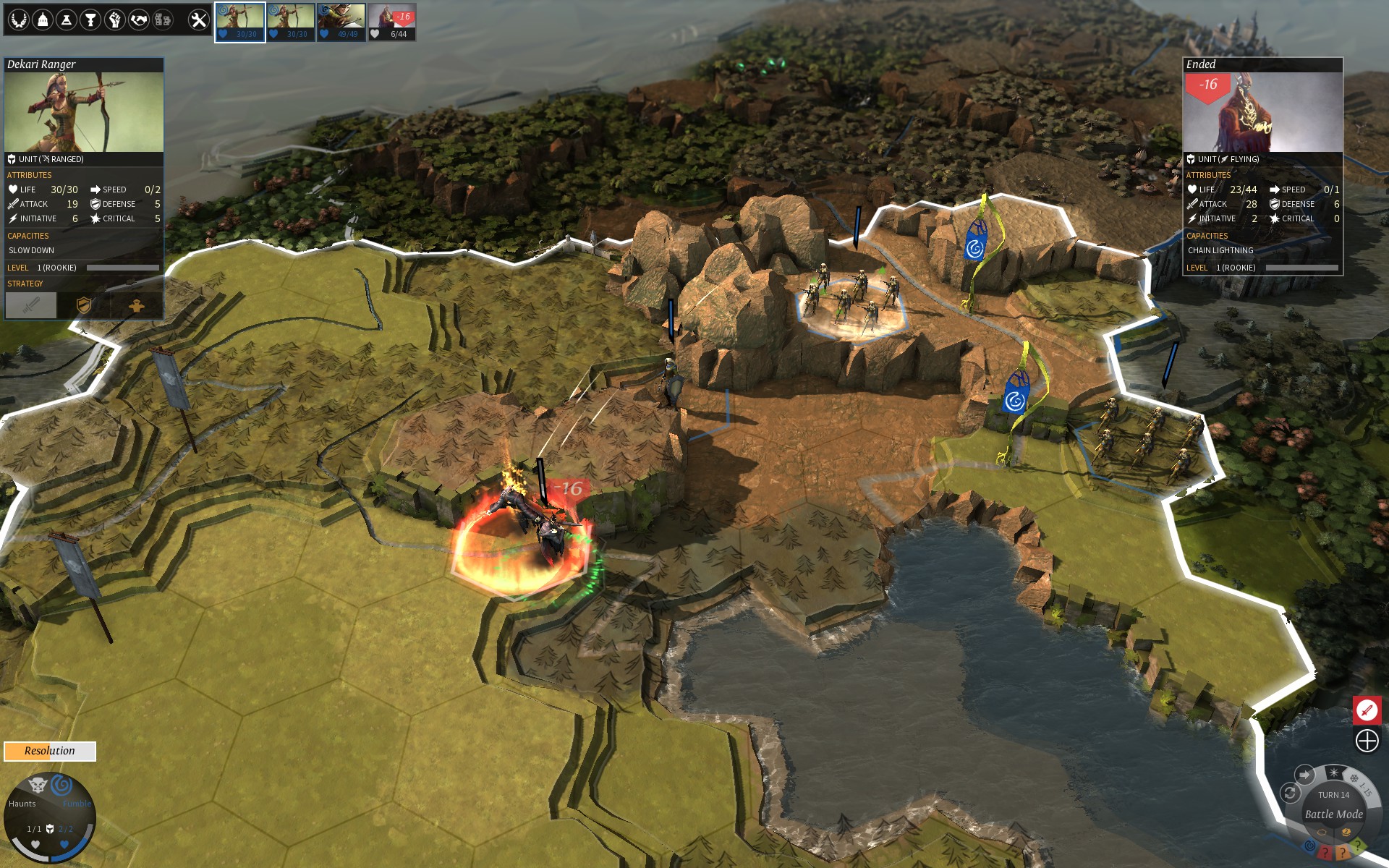Open the raised fist military screen
The image size is (1389, 868).
[x=114, y=20]
